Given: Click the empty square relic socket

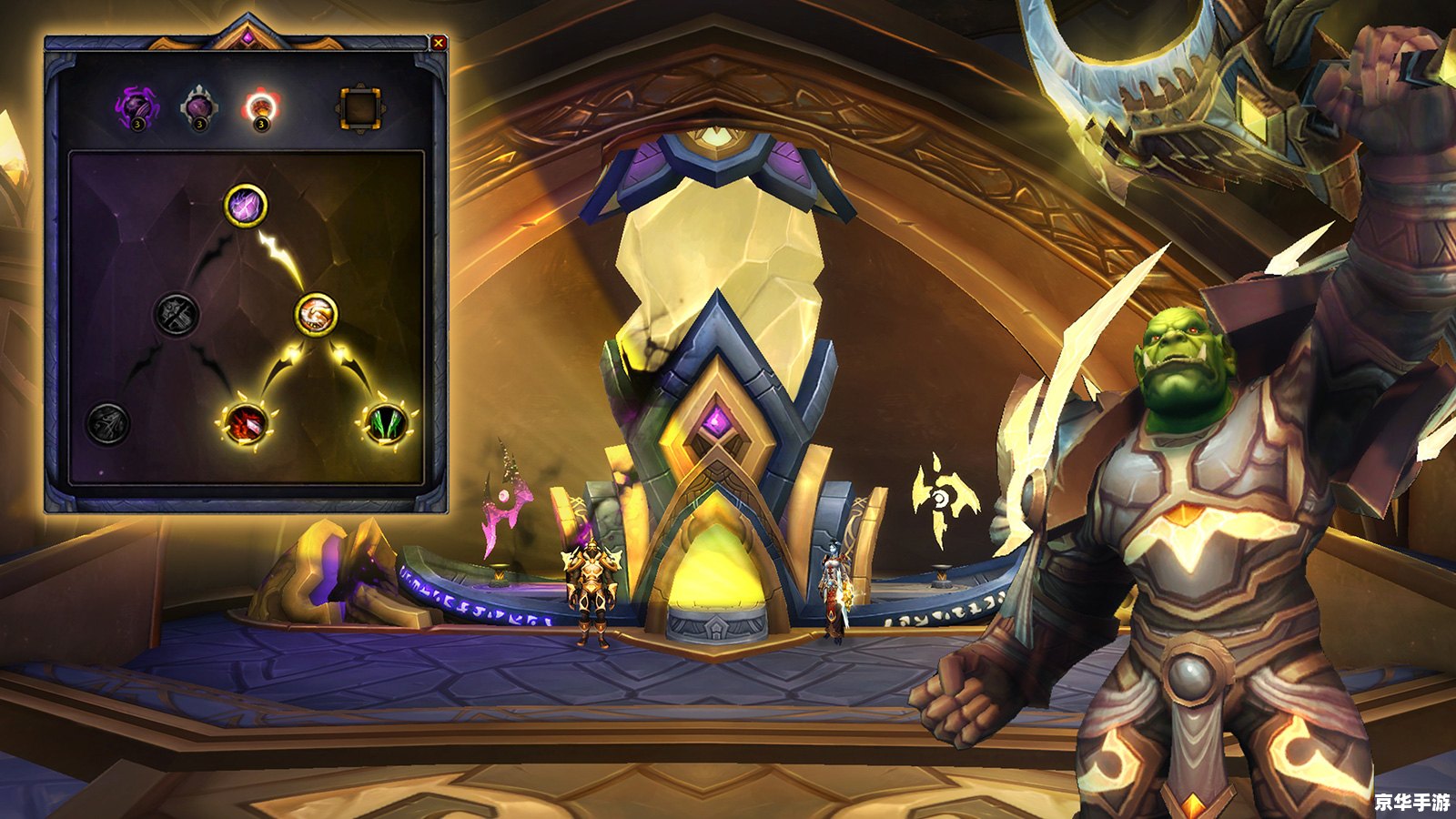Looking at the screenshot, I should (359, 107).
